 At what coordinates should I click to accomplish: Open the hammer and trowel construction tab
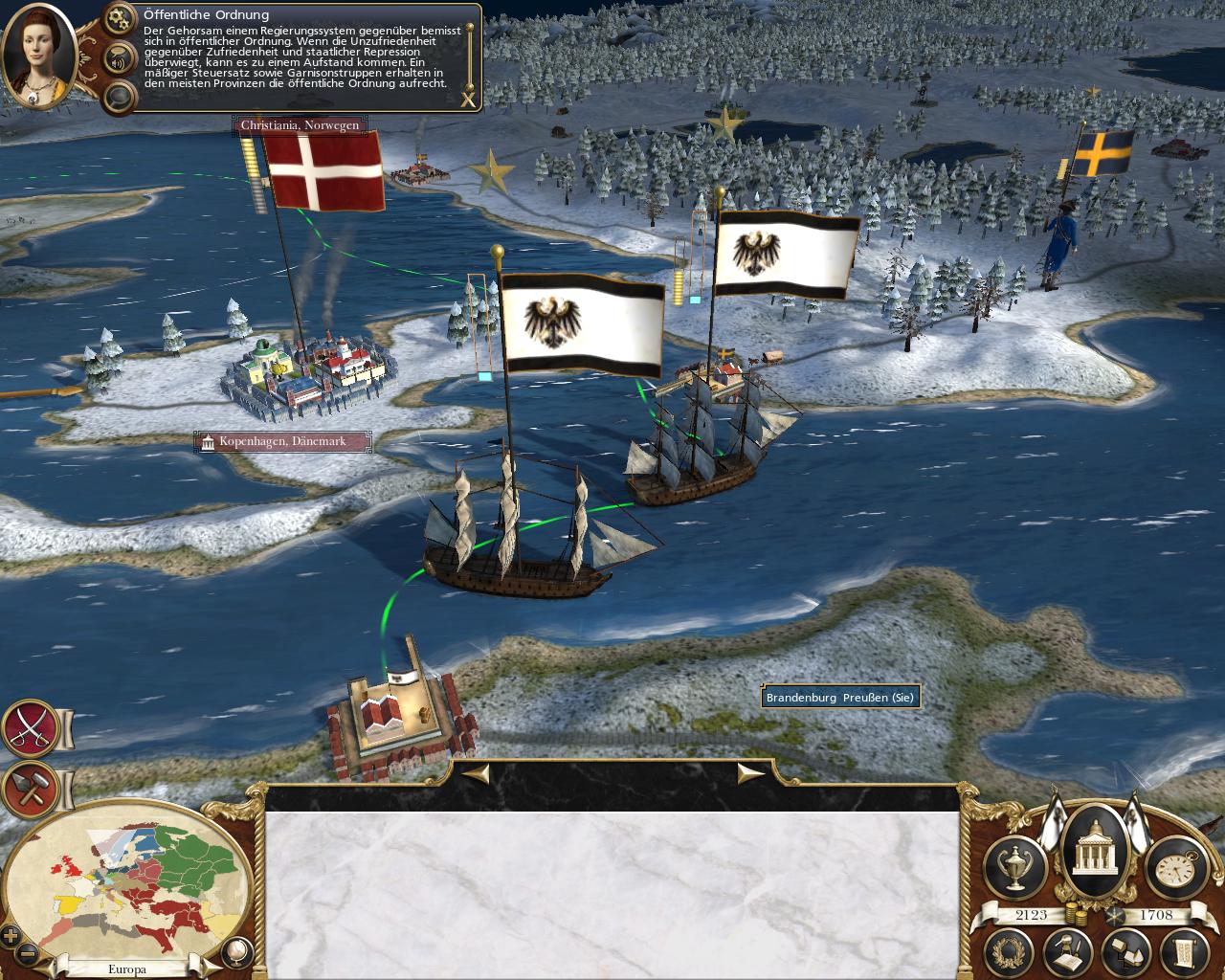click(31, 789)
